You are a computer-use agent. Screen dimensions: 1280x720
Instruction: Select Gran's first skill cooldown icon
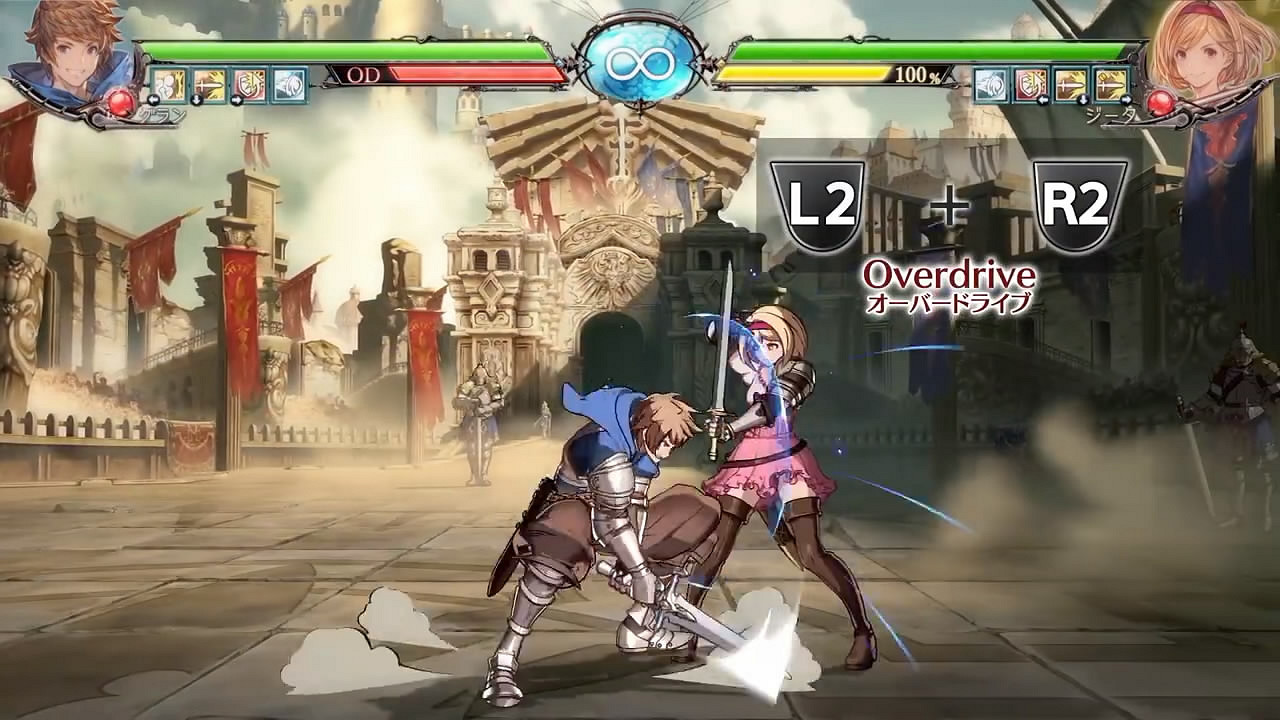tap(168, 84)
